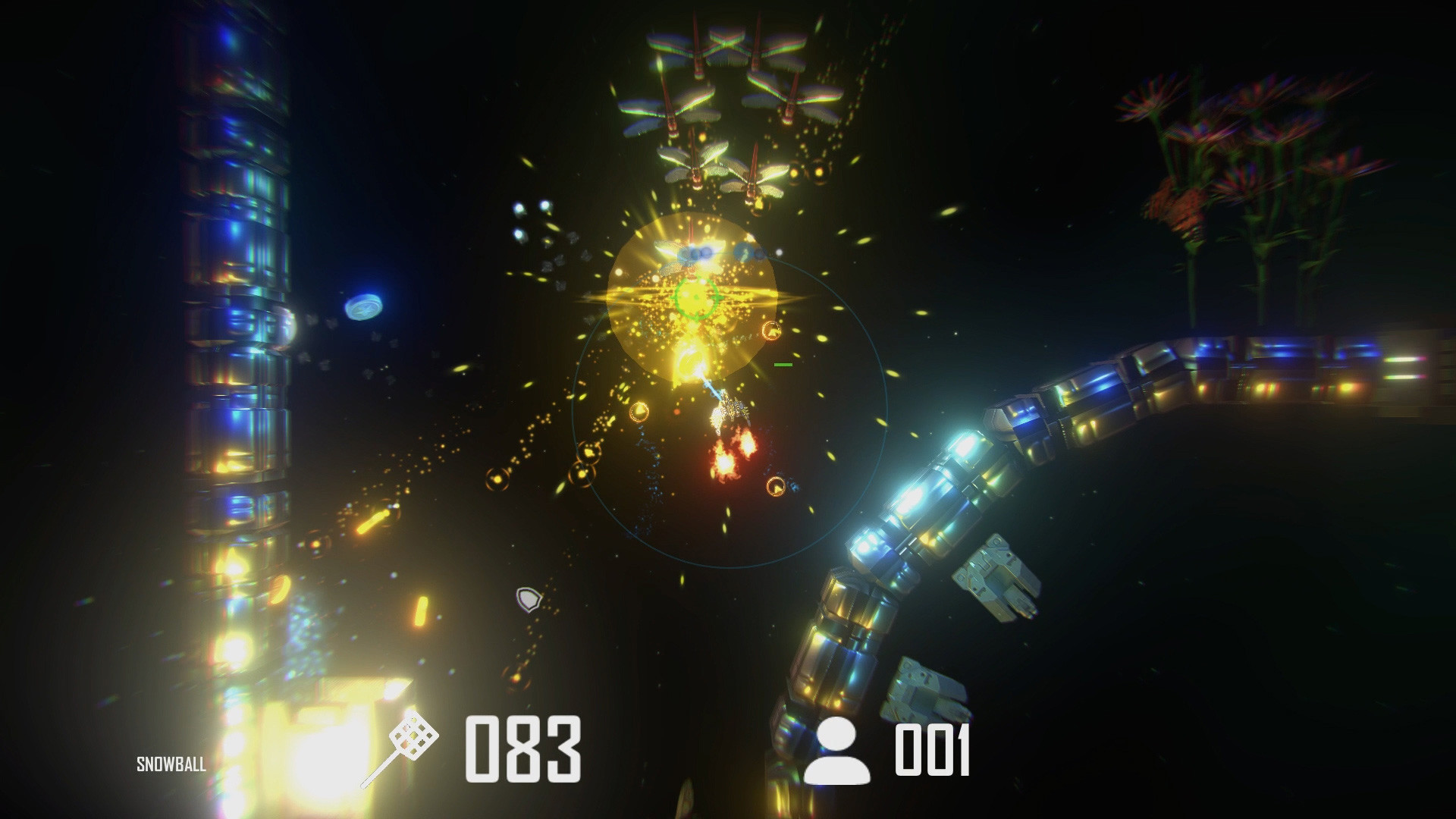1456x819 pixels.
Task: Toggle the SNOWBALL label in the bottom-left
Action: click(170, 764)
